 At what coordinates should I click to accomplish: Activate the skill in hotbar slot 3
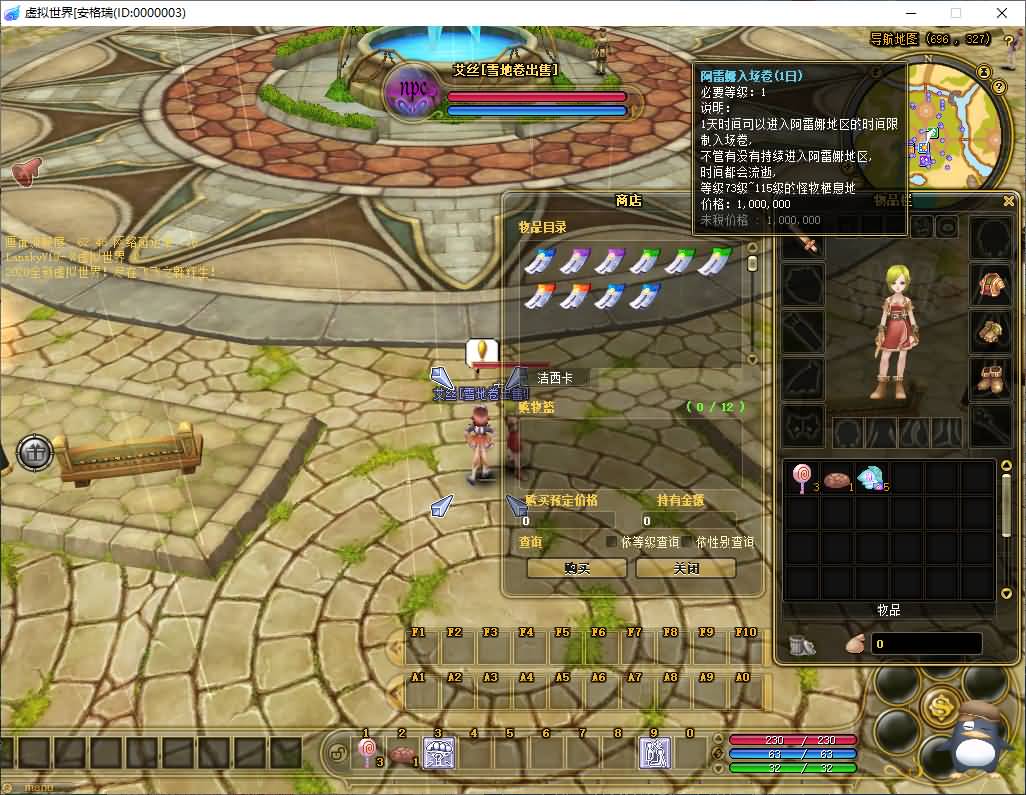(x=439, y=753)
